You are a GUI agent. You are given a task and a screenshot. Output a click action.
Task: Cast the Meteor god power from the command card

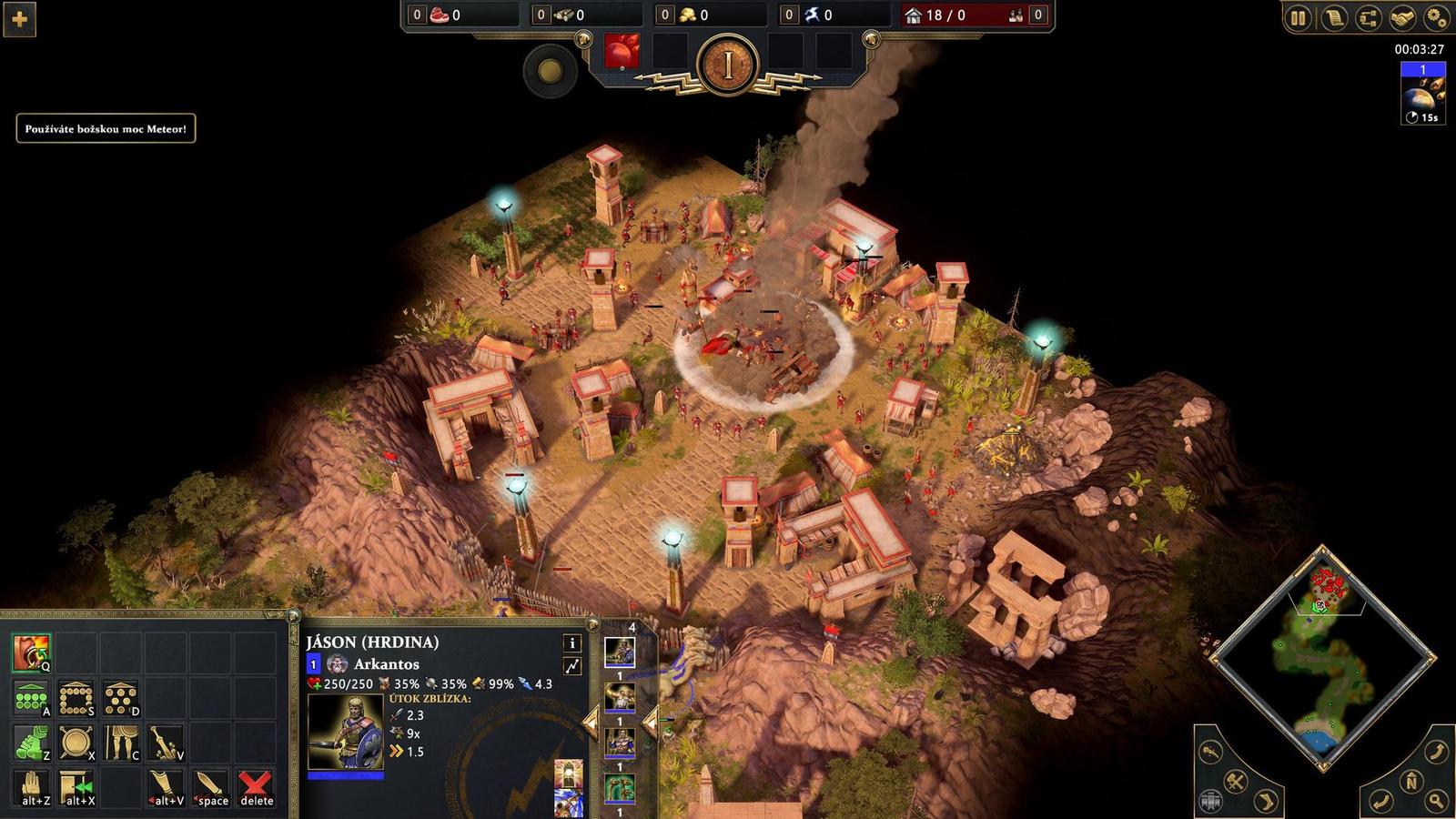point(31,652)
